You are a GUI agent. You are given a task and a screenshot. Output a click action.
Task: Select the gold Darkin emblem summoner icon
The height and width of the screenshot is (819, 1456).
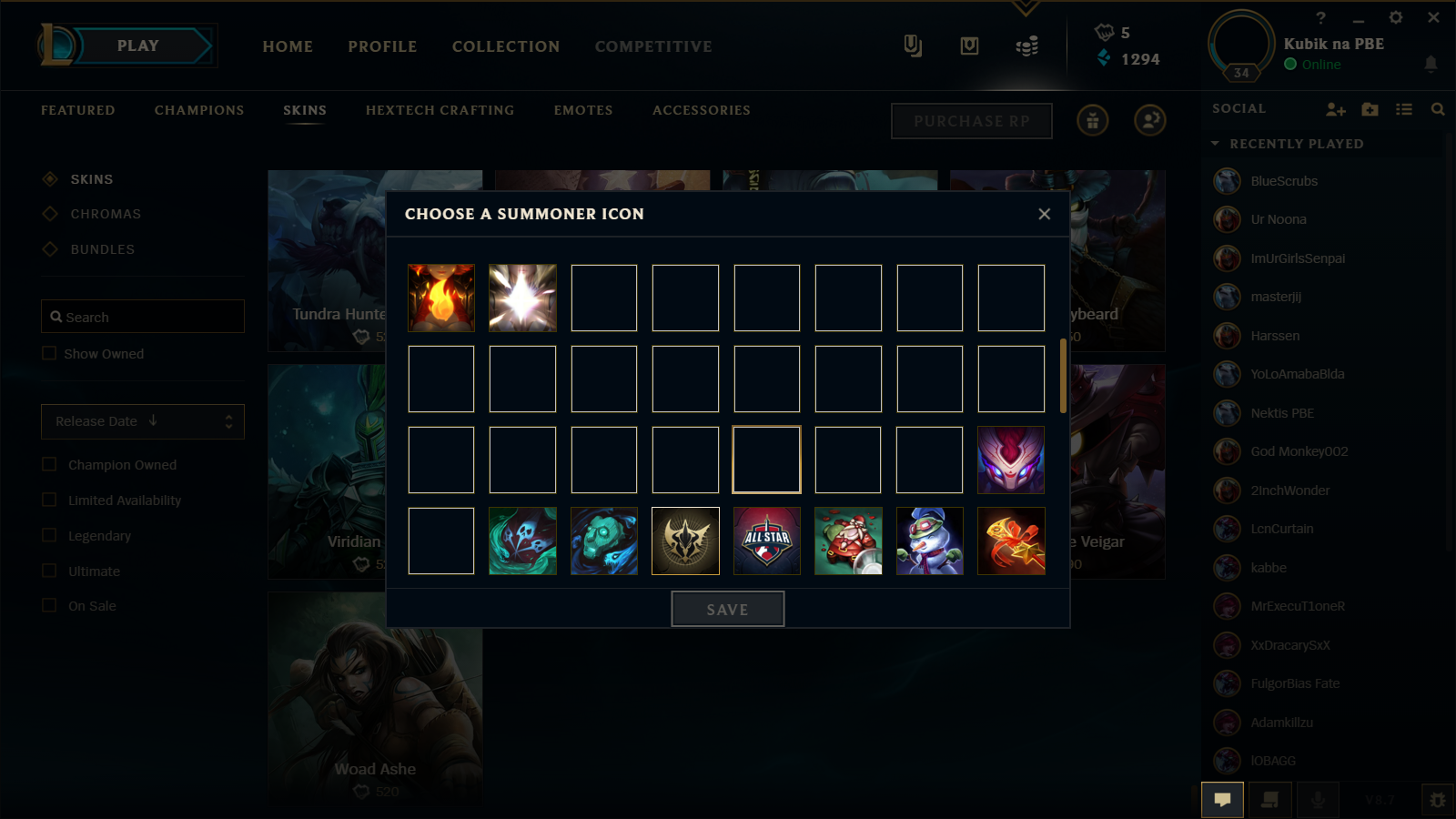point(684,541)
